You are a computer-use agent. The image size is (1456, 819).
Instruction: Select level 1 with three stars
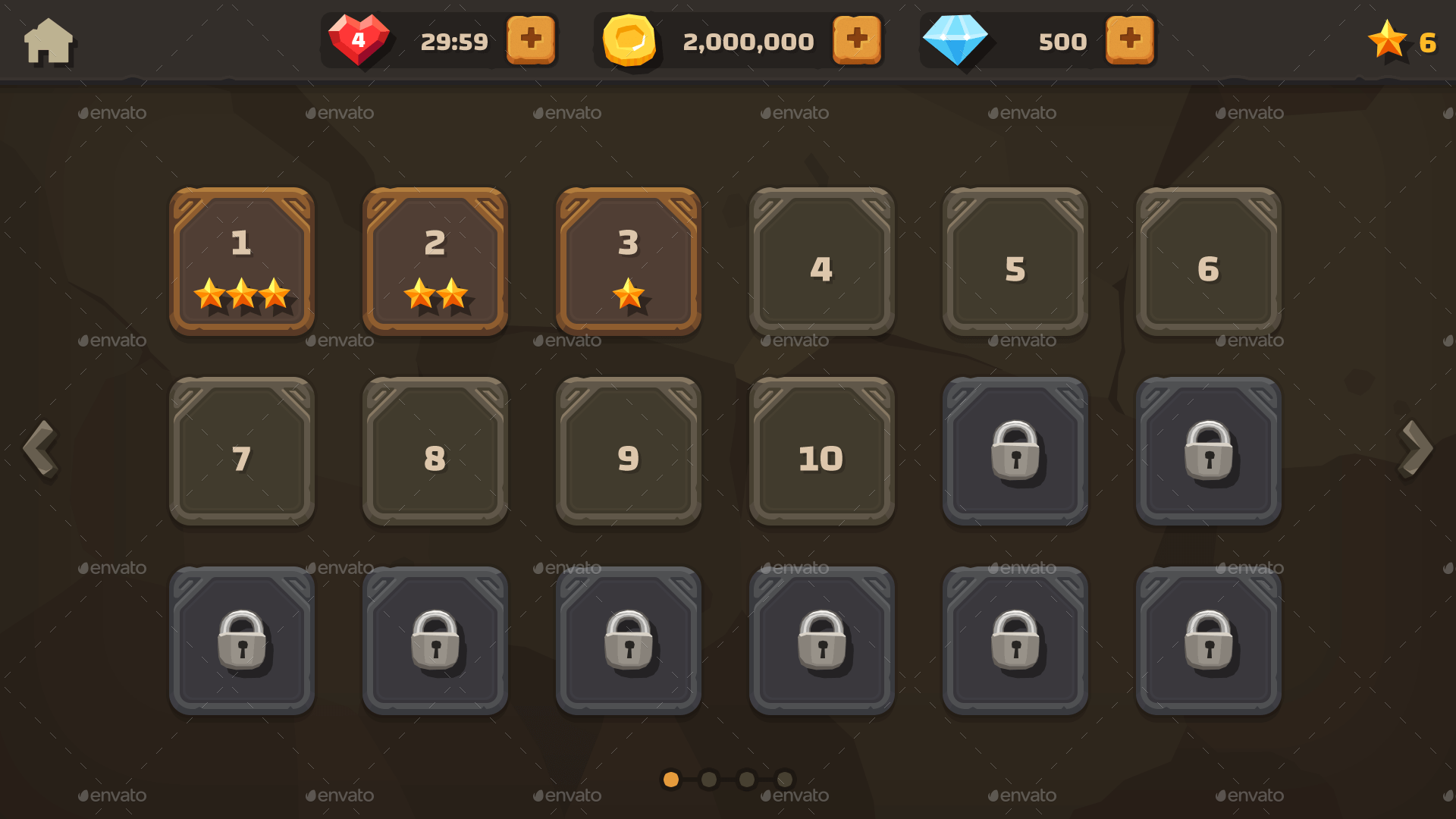pos(242,262)
